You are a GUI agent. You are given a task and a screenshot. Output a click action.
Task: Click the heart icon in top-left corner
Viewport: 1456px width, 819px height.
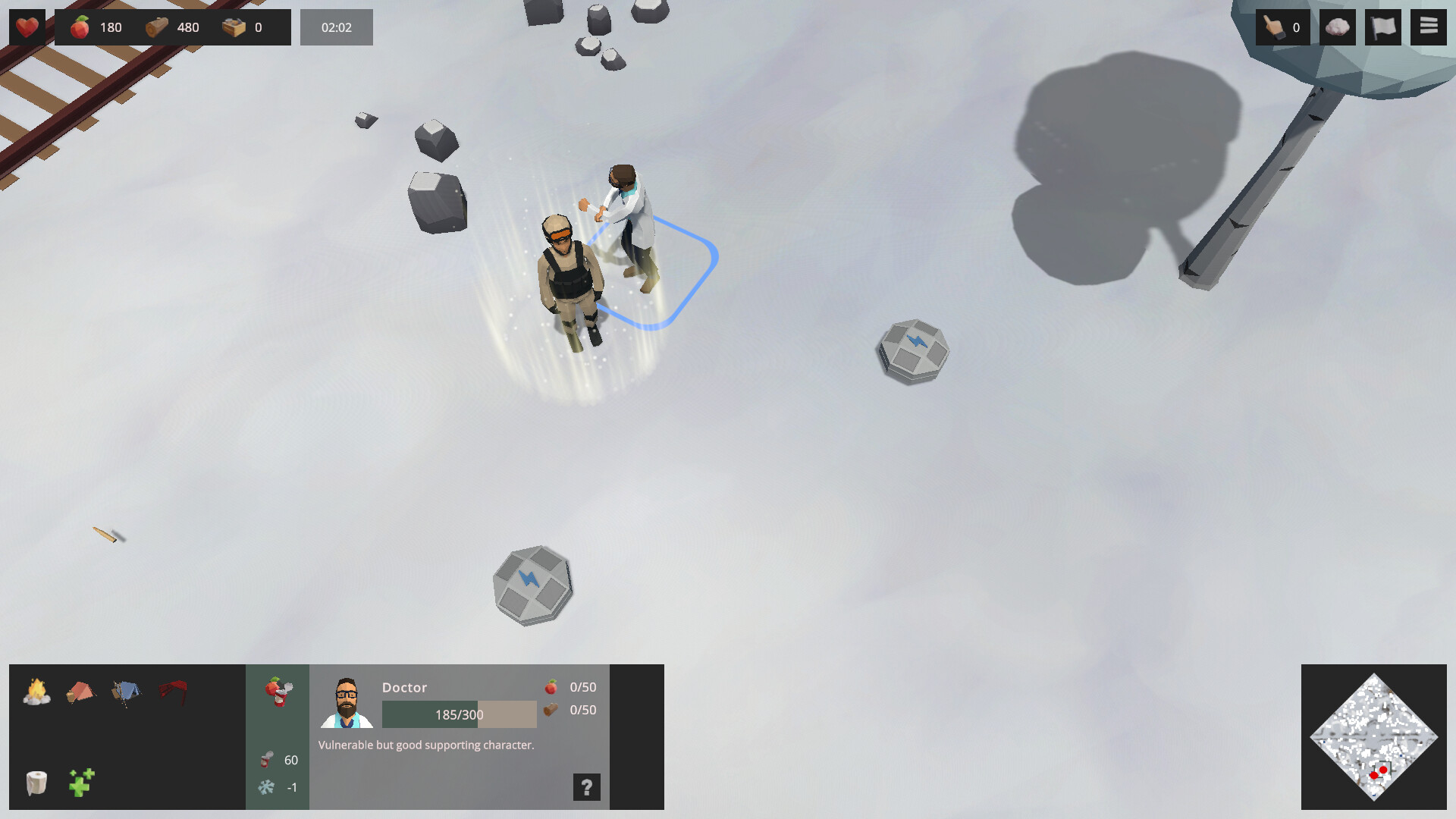click(x=27, y=27)
